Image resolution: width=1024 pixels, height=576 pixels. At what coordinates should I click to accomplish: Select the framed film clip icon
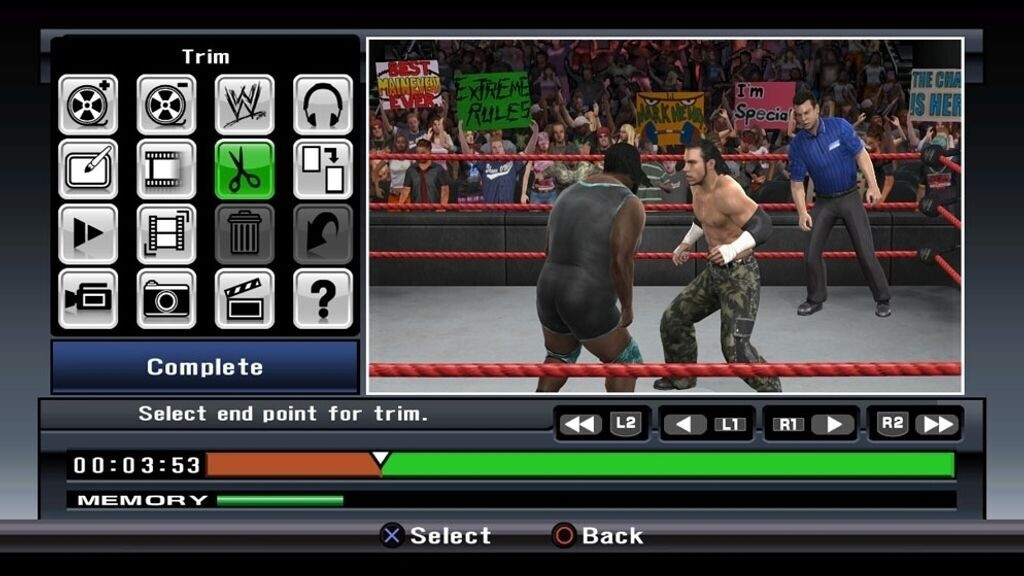coord(166,234)
